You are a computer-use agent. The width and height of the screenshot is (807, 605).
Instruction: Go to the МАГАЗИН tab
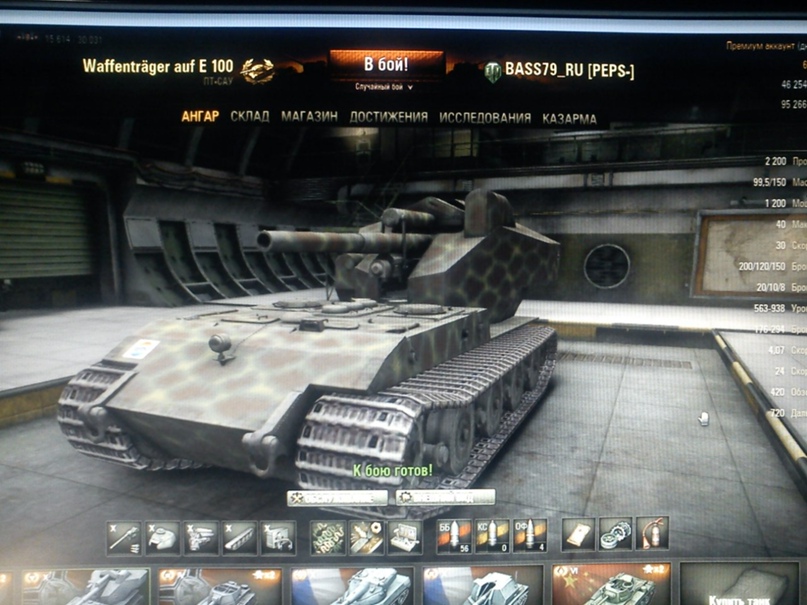pos(309,117)
